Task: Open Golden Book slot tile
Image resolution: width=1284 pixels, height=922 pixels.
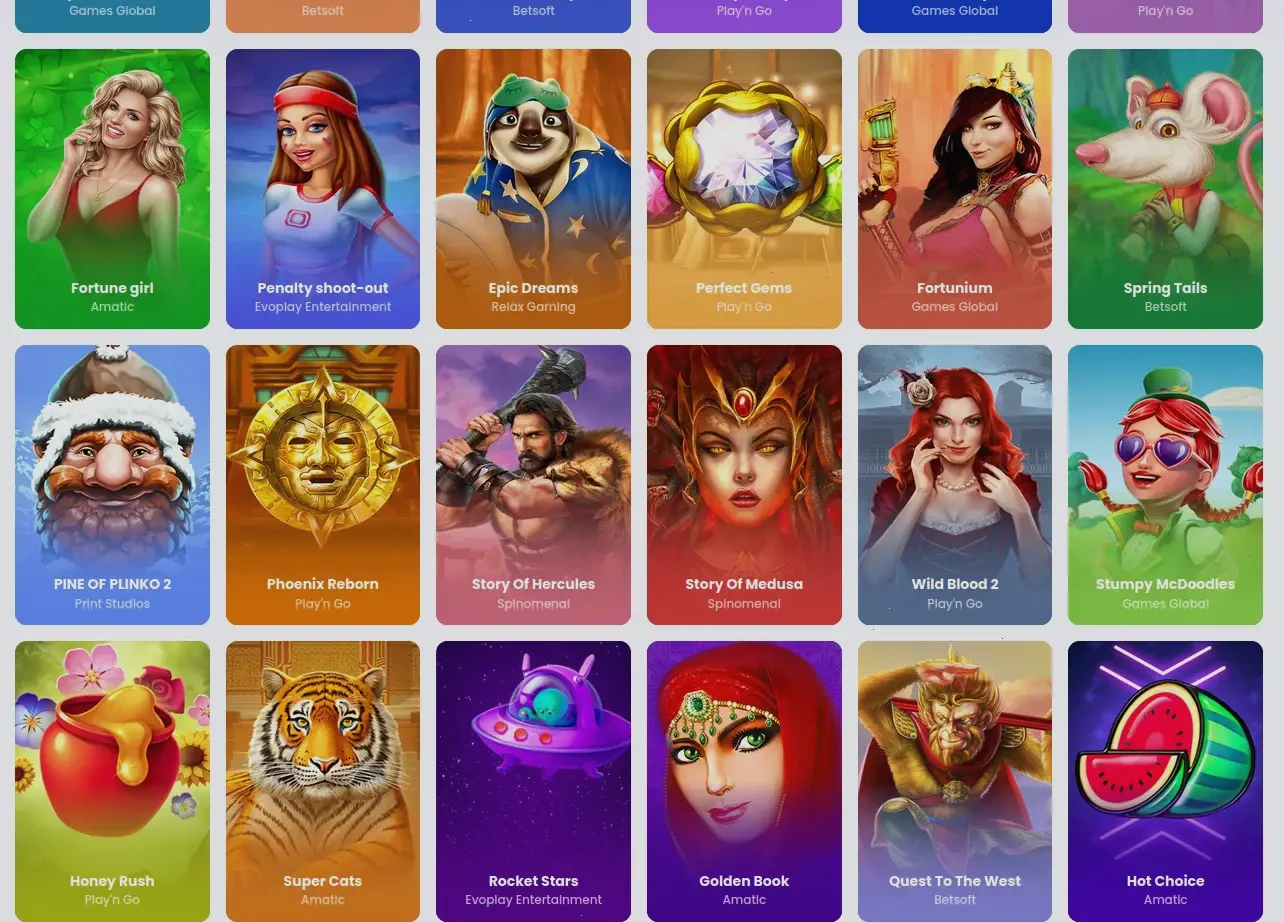Action: 744,781
